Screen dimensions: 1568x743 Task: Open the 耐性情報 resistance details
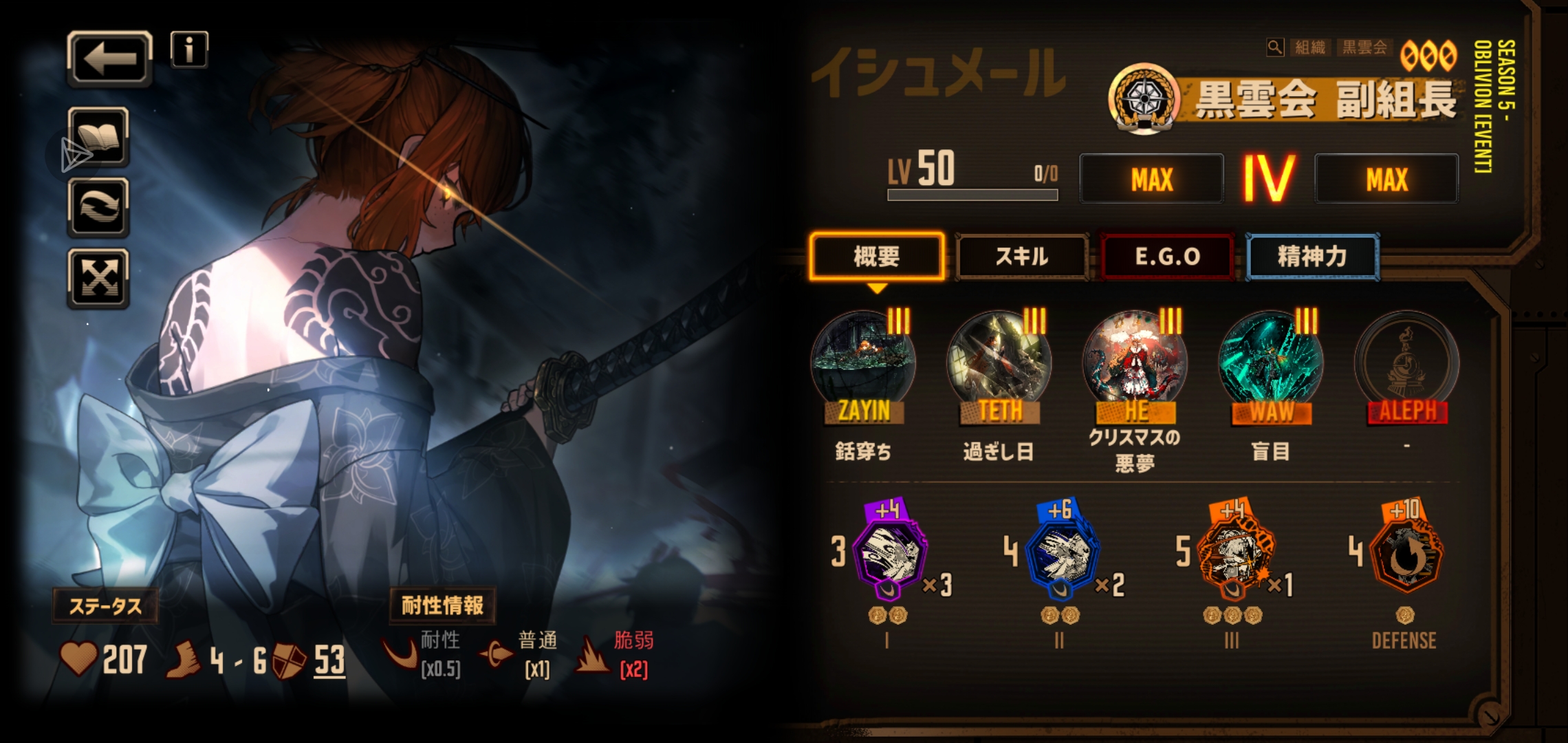pyautogui.click(x=442, y=605)
